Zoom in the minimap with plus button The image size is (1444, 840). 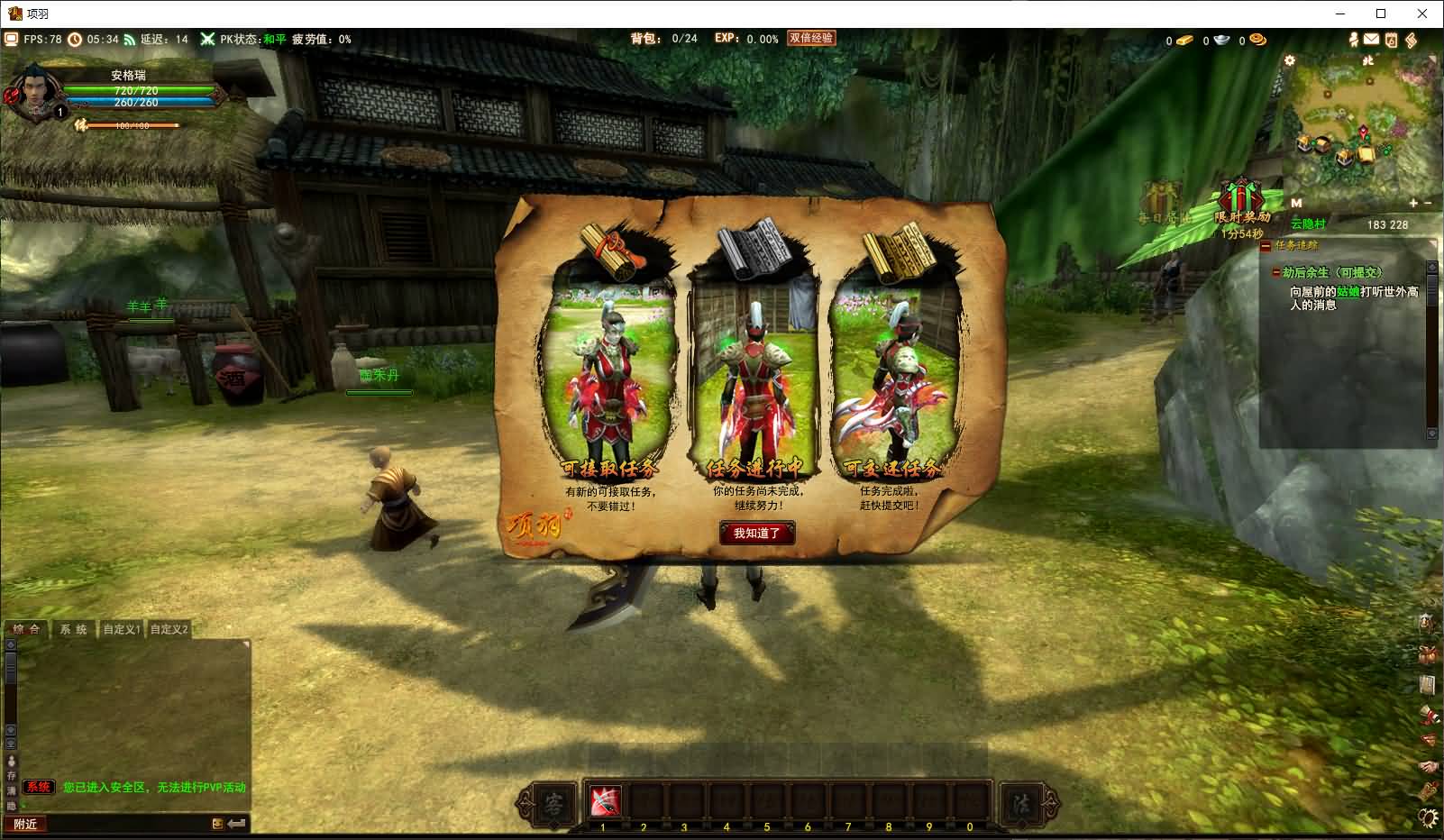click(x=1413, y=204)
